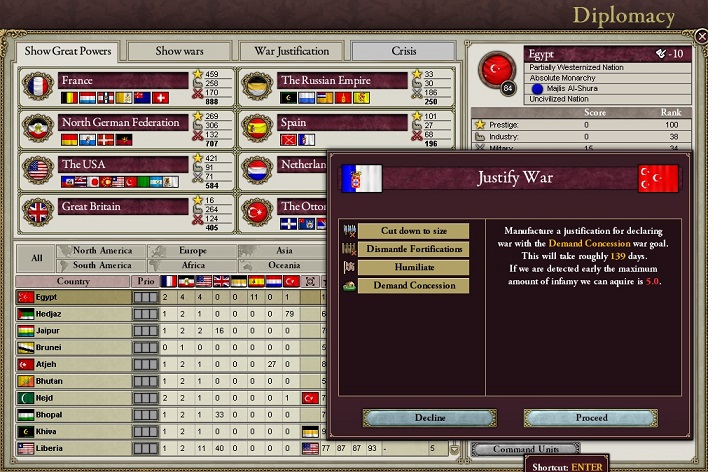Choose the Cut down to size war goal
The width and height of the screenshot is (708, 472).
[x=413, y=231]
